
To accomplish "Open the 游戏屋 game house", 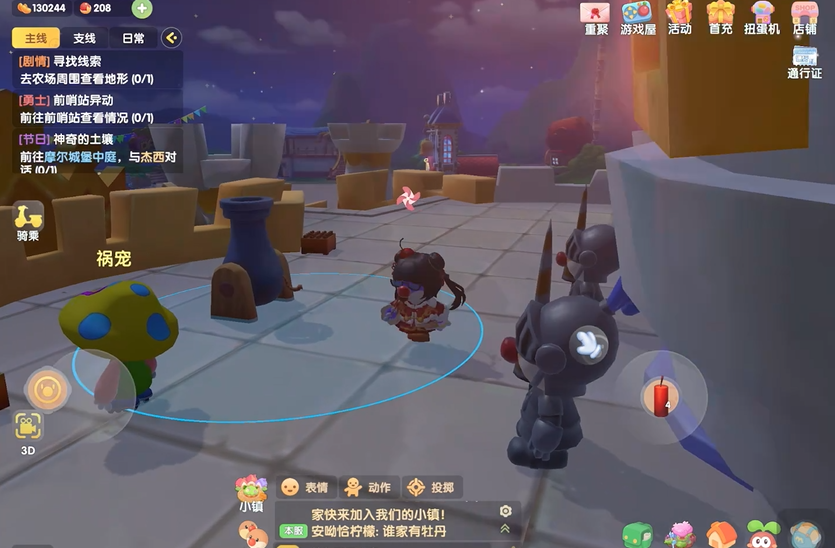I will (x=638, y=17).
